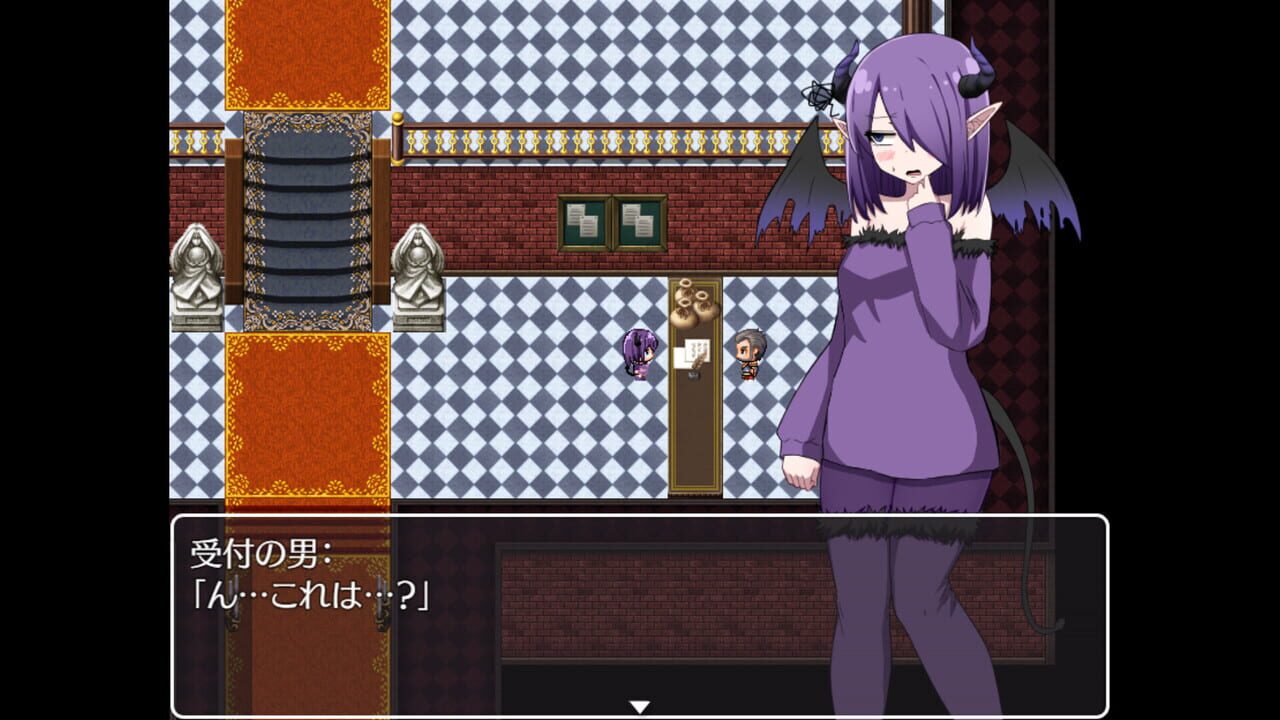Click the continue arrow below the dialogue text
Screen dimensions: 1280x720
pyautogui.click(x=639, y=703)
